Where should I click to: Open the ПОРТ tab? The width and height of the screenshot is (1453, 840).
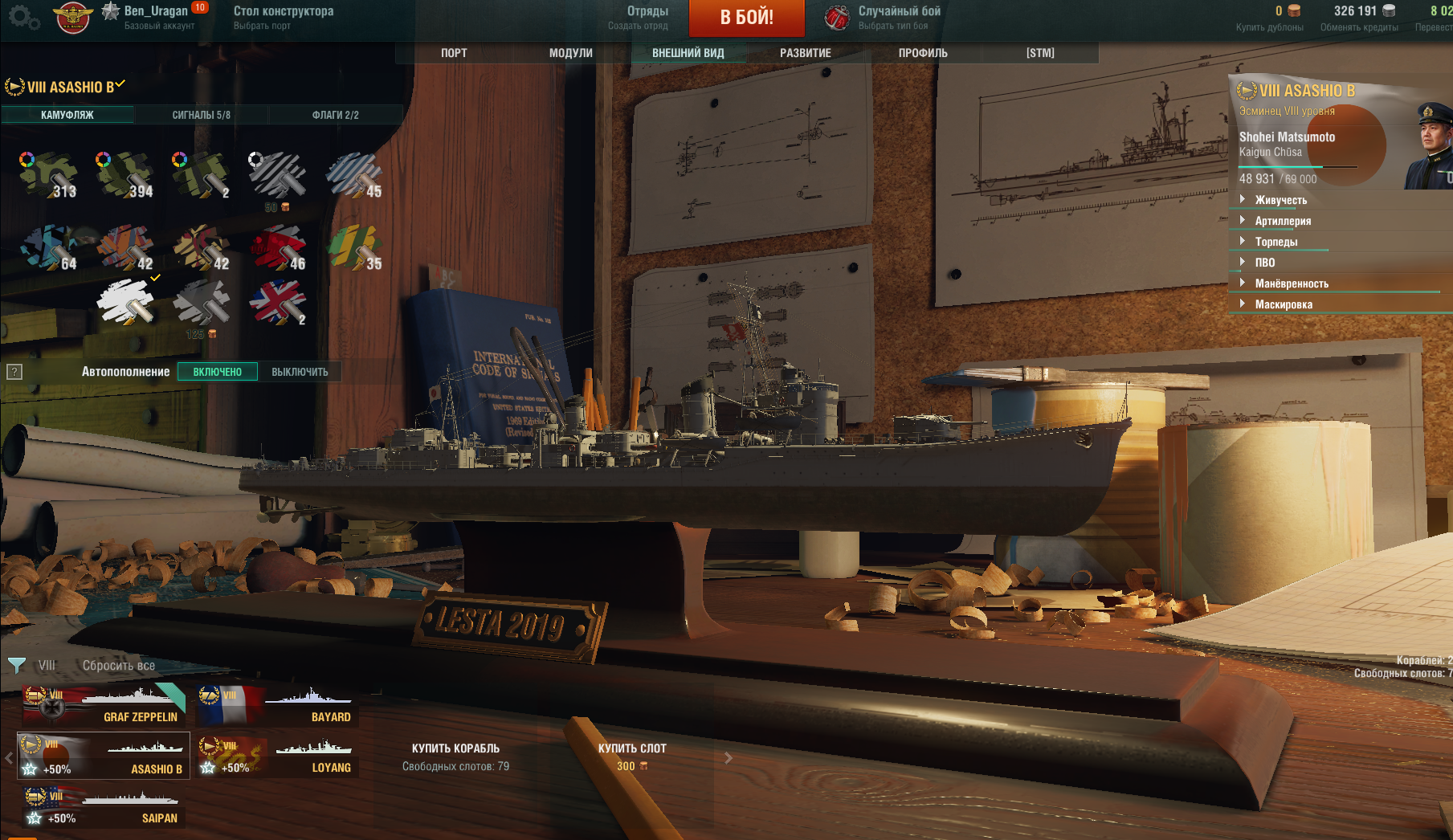(454, 53)
